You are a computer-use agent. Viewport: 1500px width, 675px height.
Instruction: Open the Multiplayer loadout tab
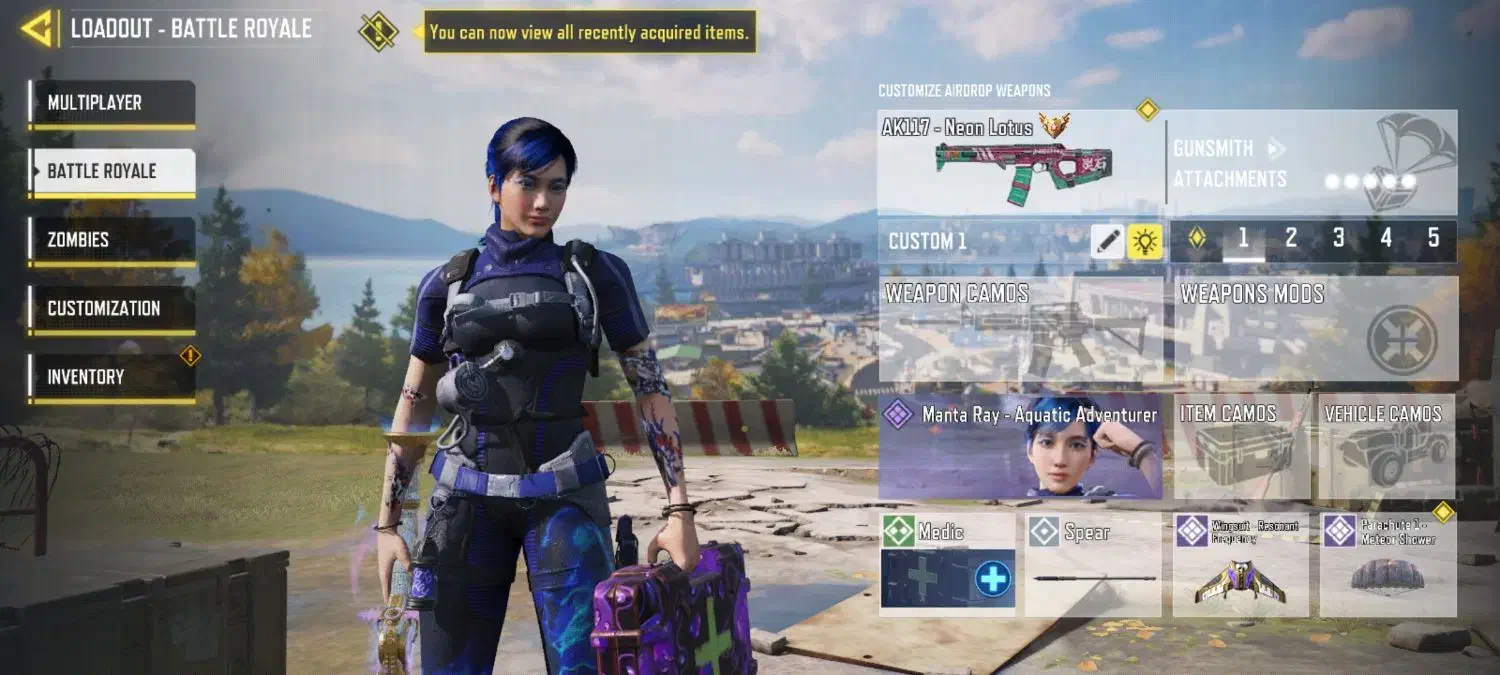[112, 103]
